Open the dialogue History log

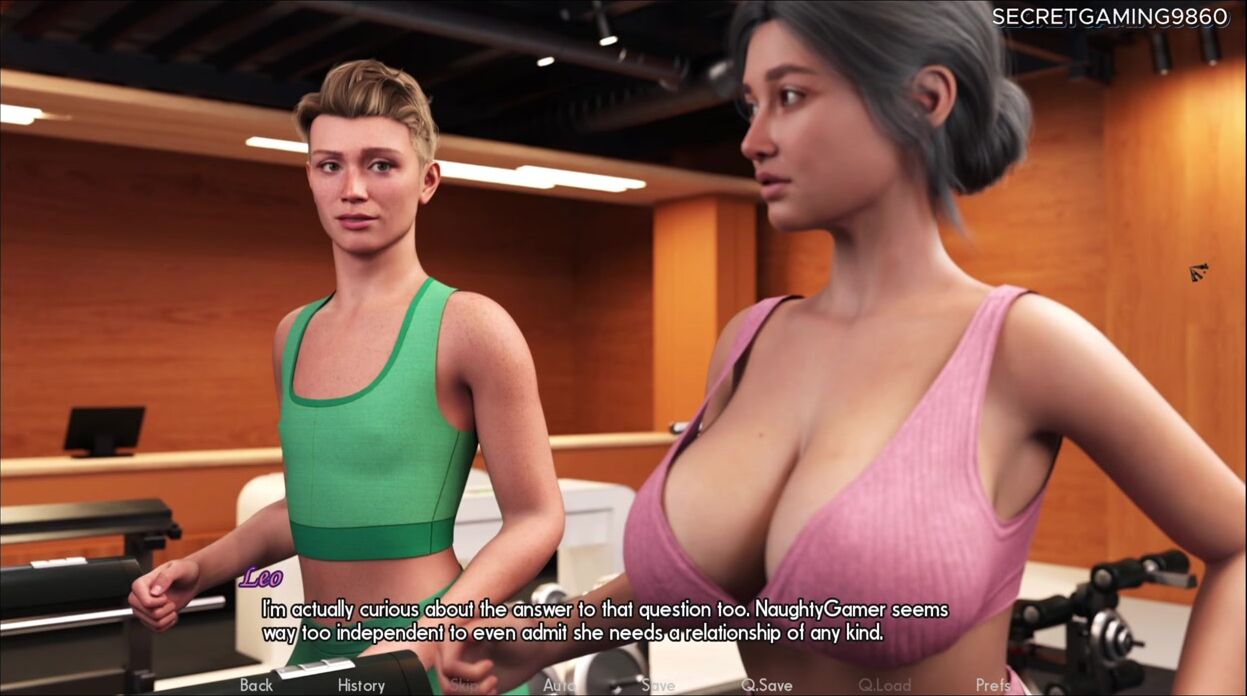pos(361,685)
